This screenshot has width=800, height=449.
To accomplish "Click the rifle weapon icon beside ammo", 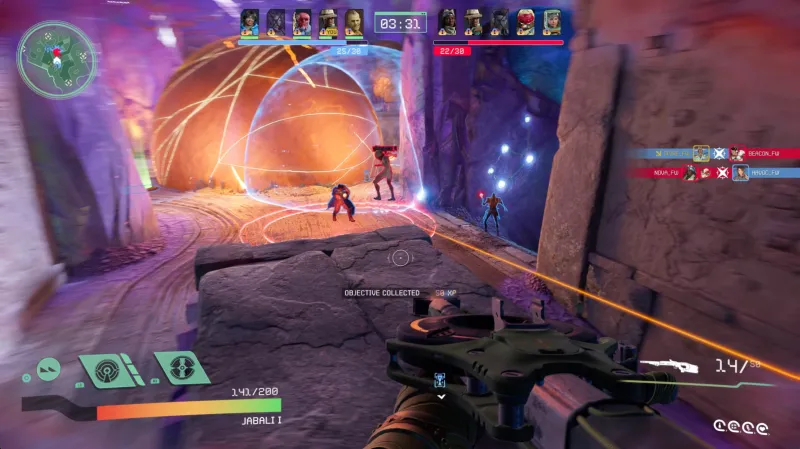I will click(669, 367).
